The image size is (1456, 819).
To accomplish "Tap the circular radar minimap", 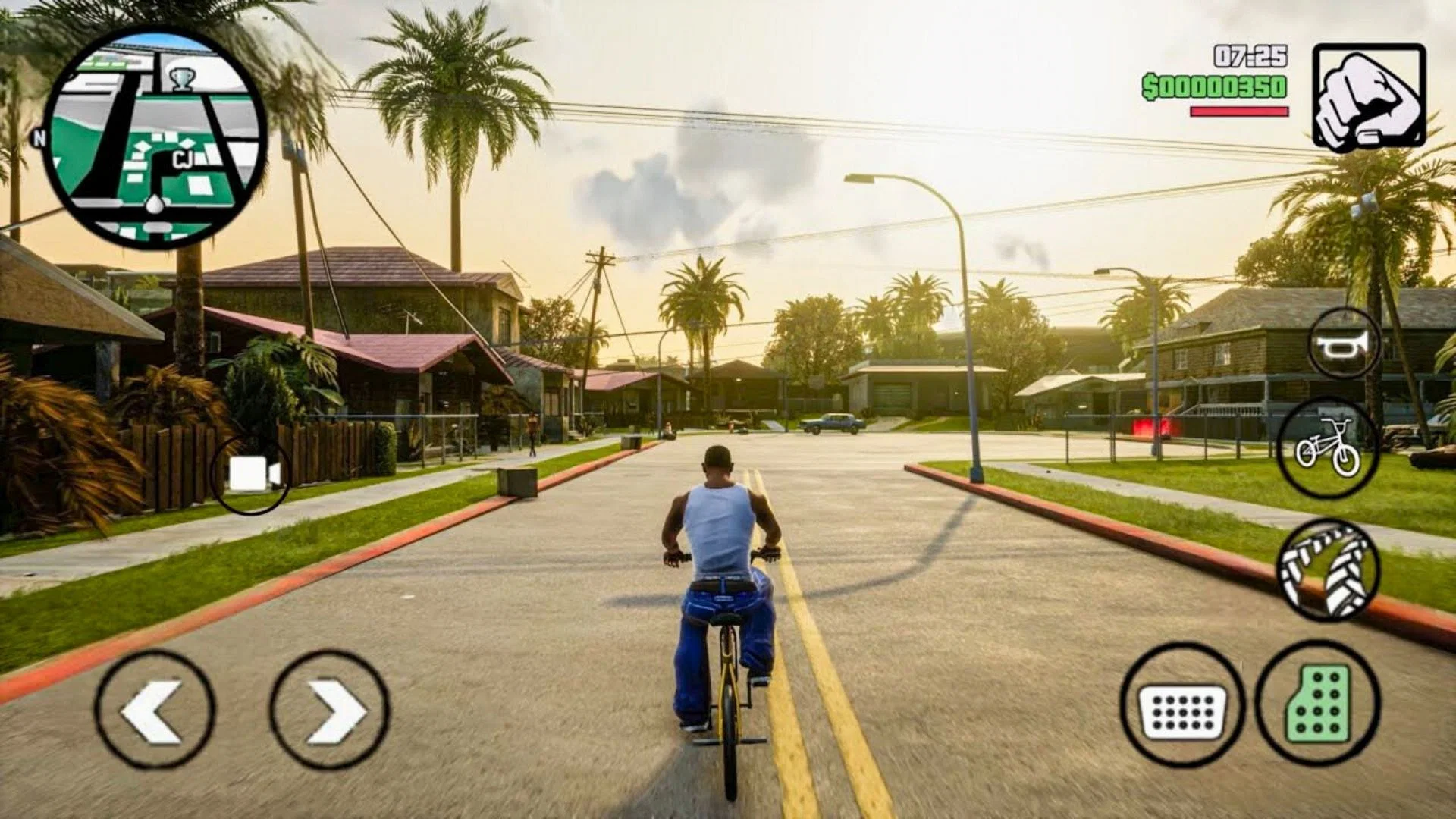I will [x=155, y=137].
